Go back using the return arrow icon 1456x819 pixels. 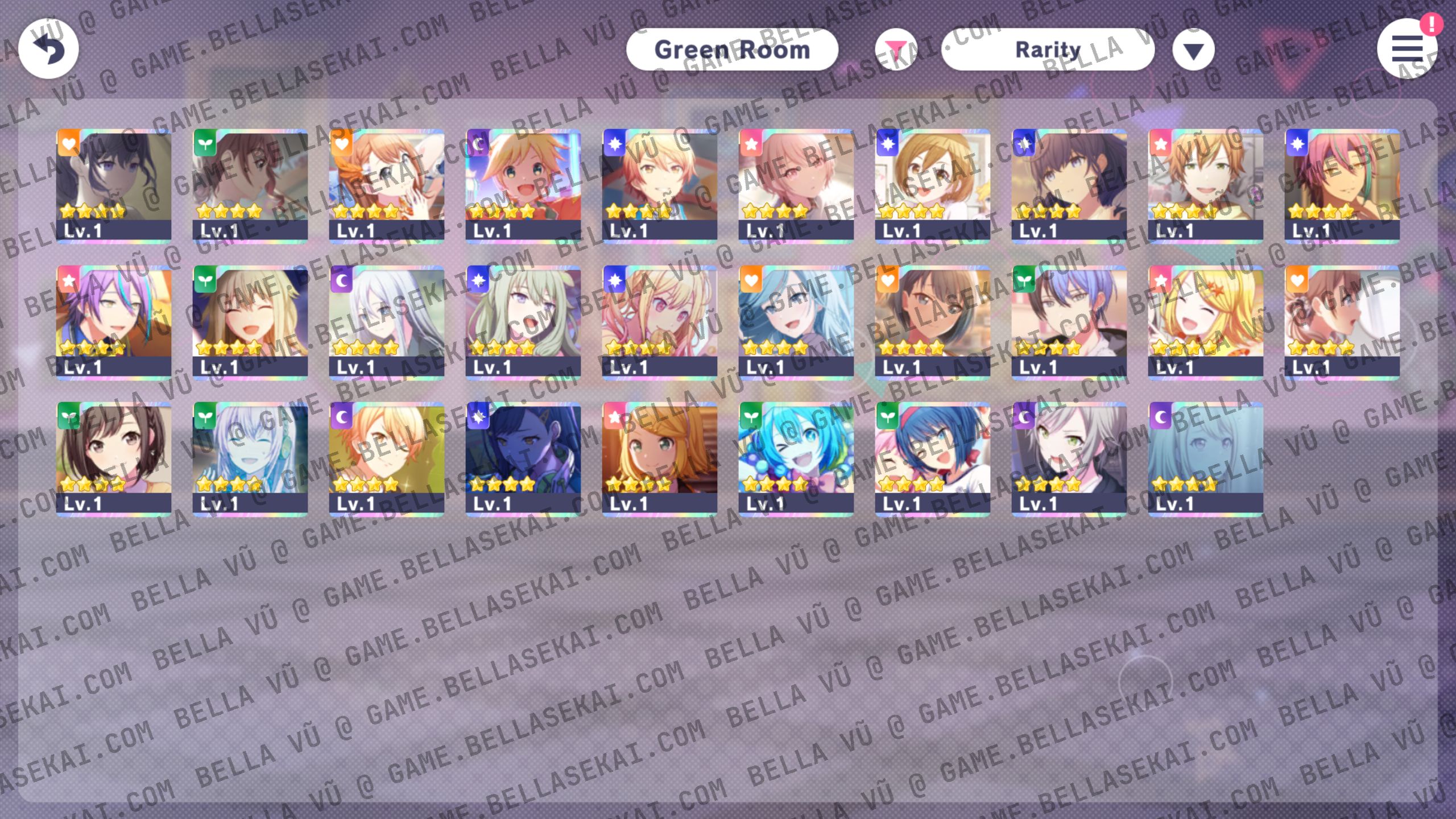coord(48,49)
